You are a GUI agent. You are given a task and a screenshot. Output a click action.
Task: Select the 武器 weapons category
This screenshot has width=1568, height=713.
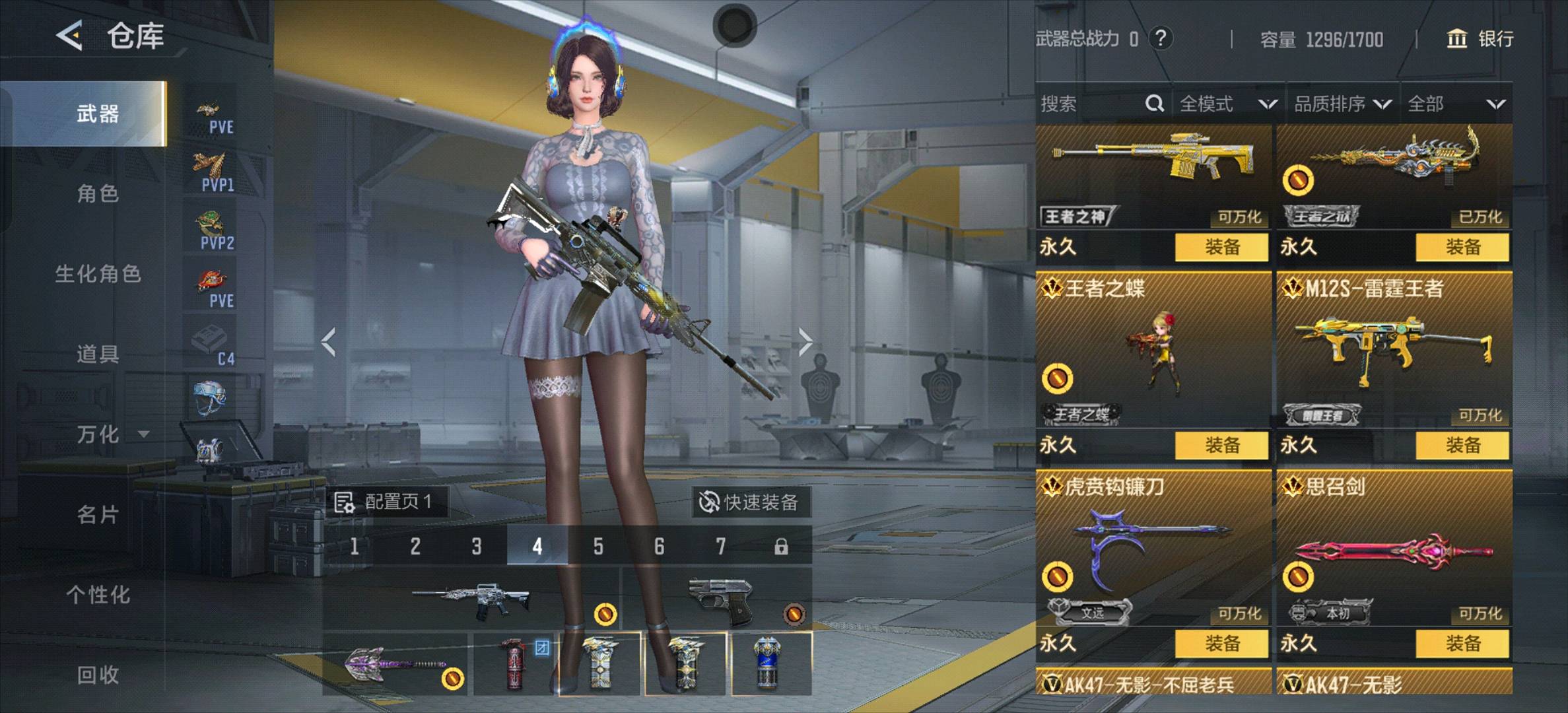coord(97,114)
